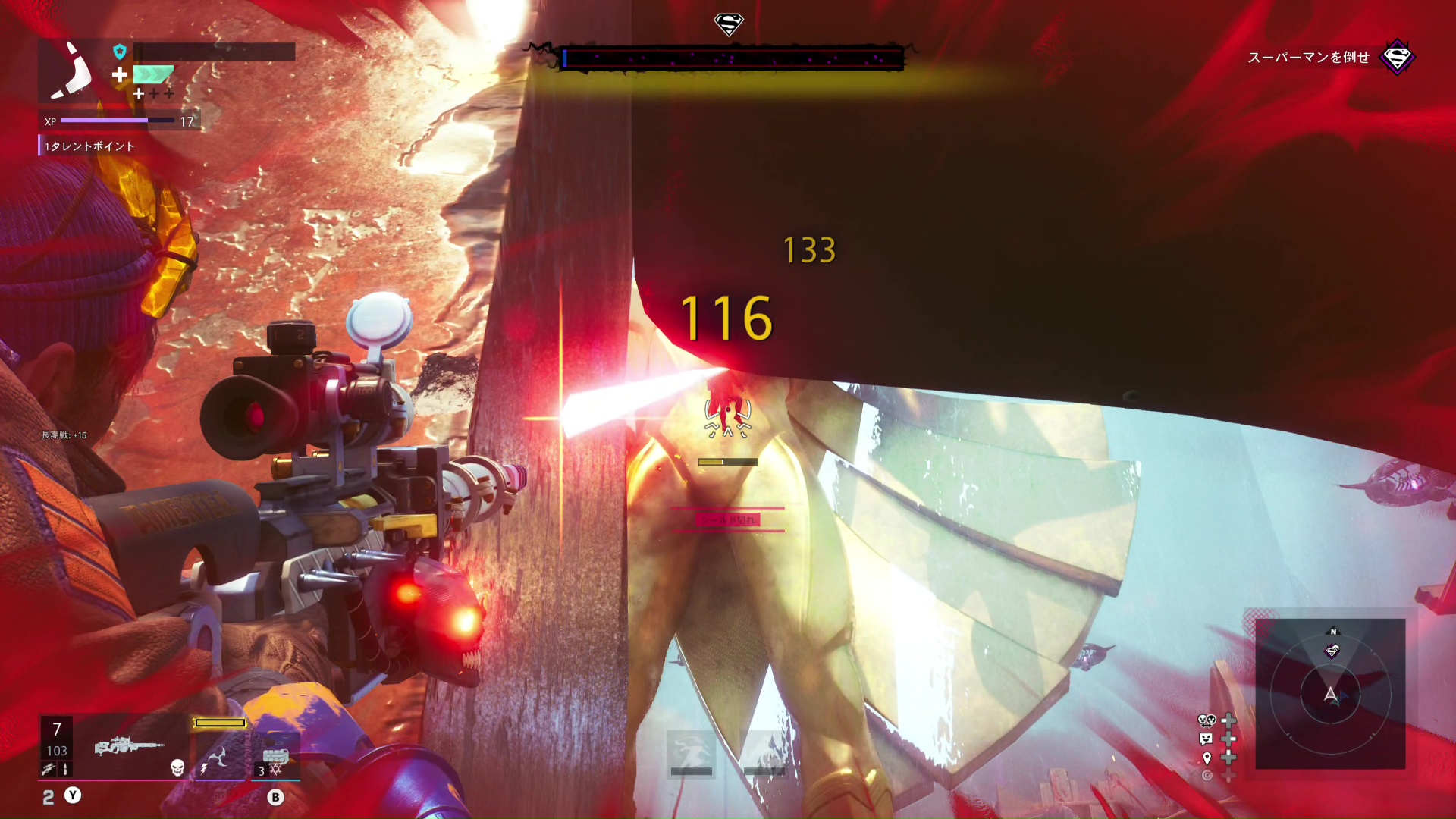Open the emote speech bubble shortcut

point(1206,739)
